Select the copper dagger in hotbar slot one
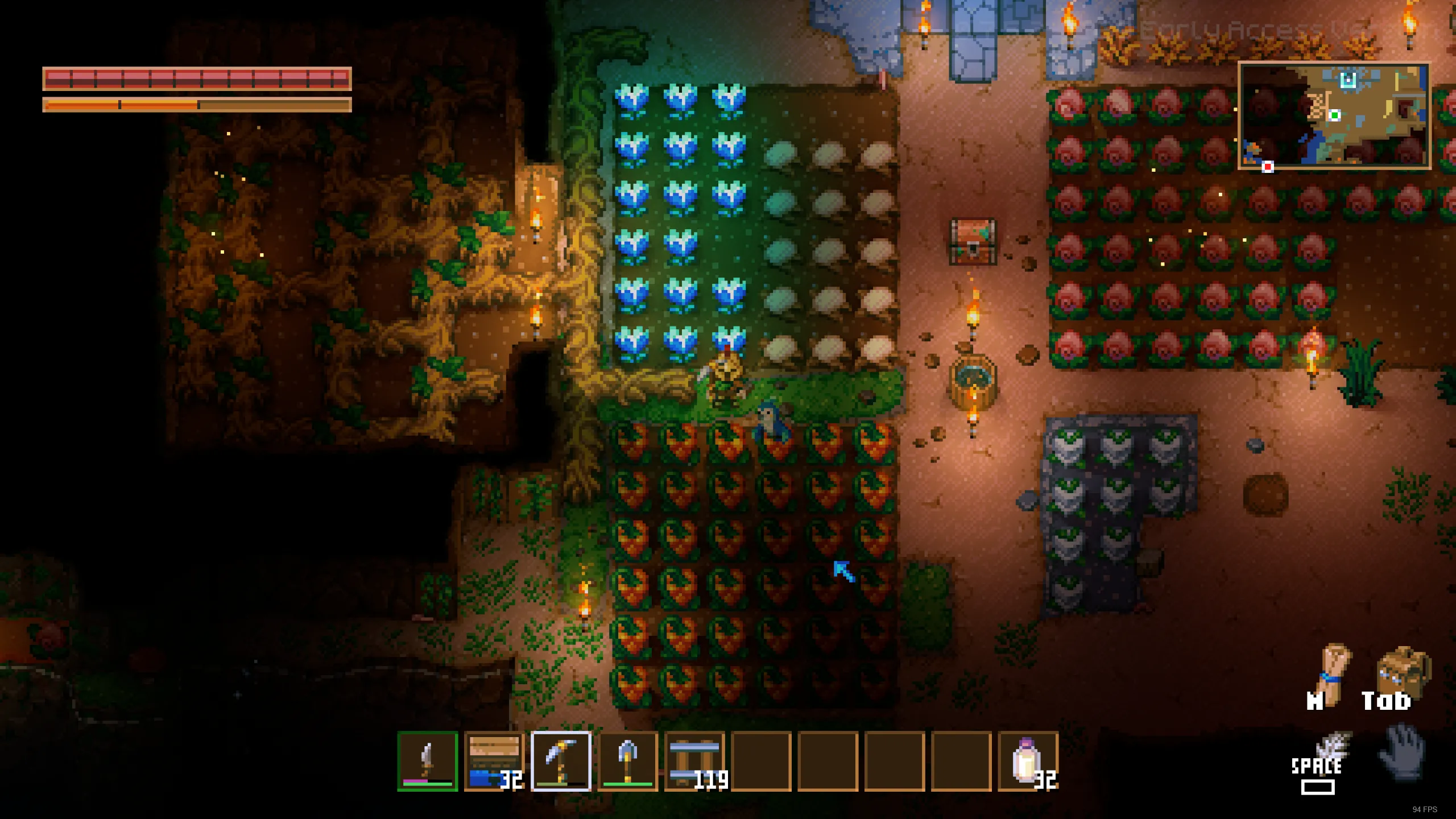 point(428,762)
